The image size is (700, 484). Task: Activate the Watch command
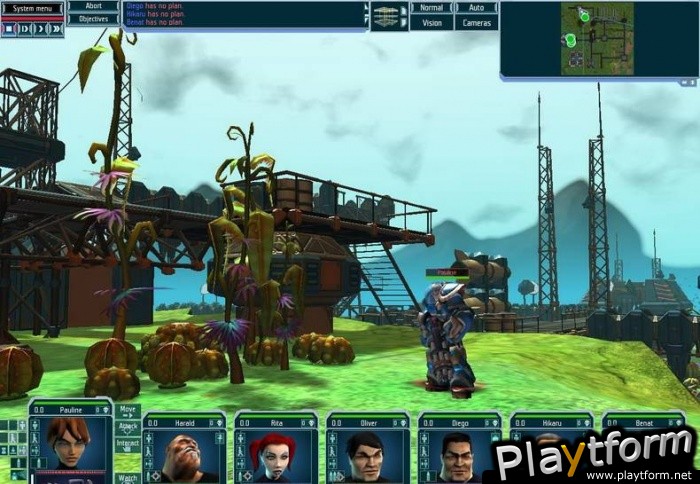(128, 477)
